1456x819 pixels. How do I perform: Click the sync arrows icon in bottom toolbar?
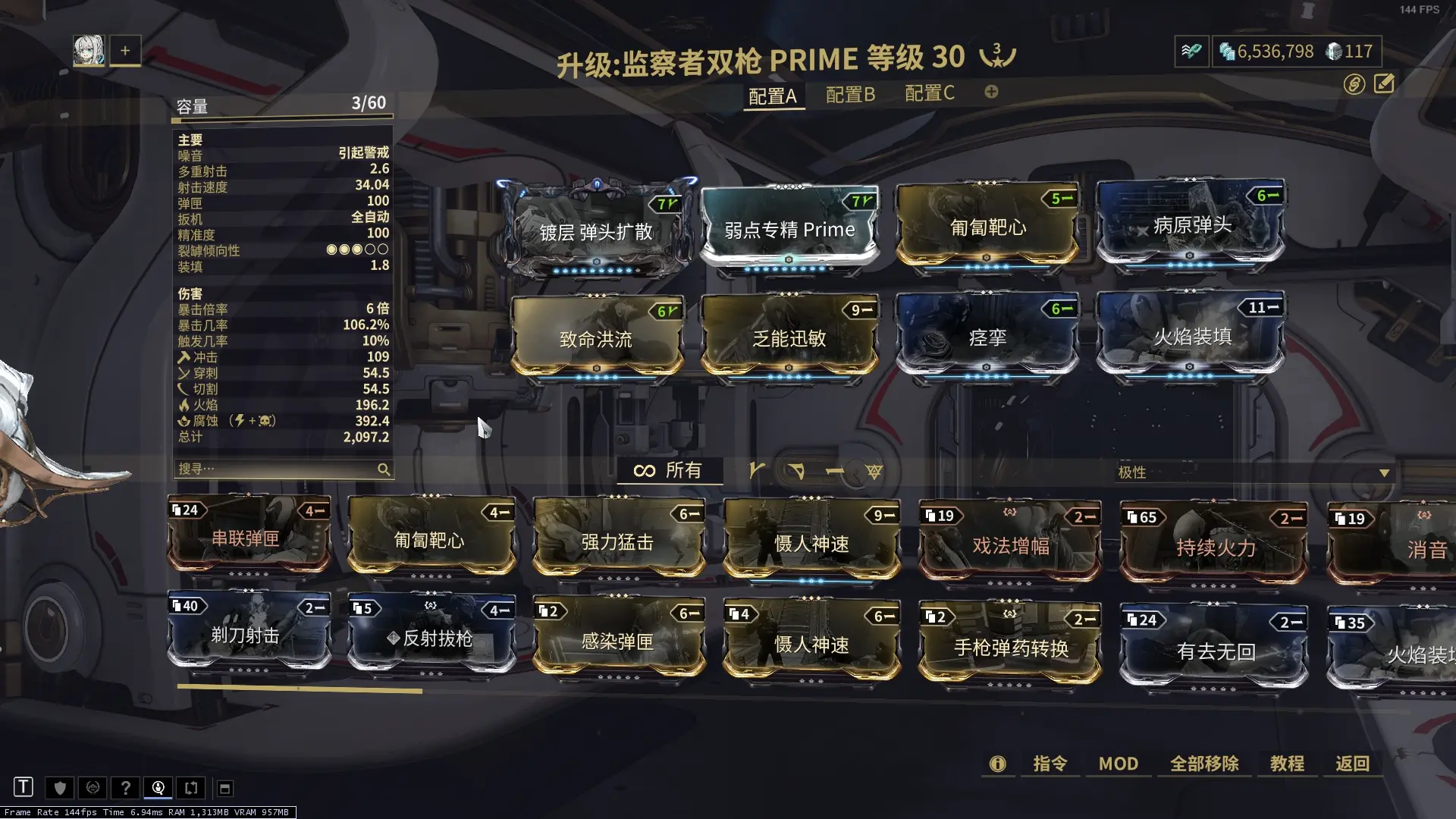point(190,788)
